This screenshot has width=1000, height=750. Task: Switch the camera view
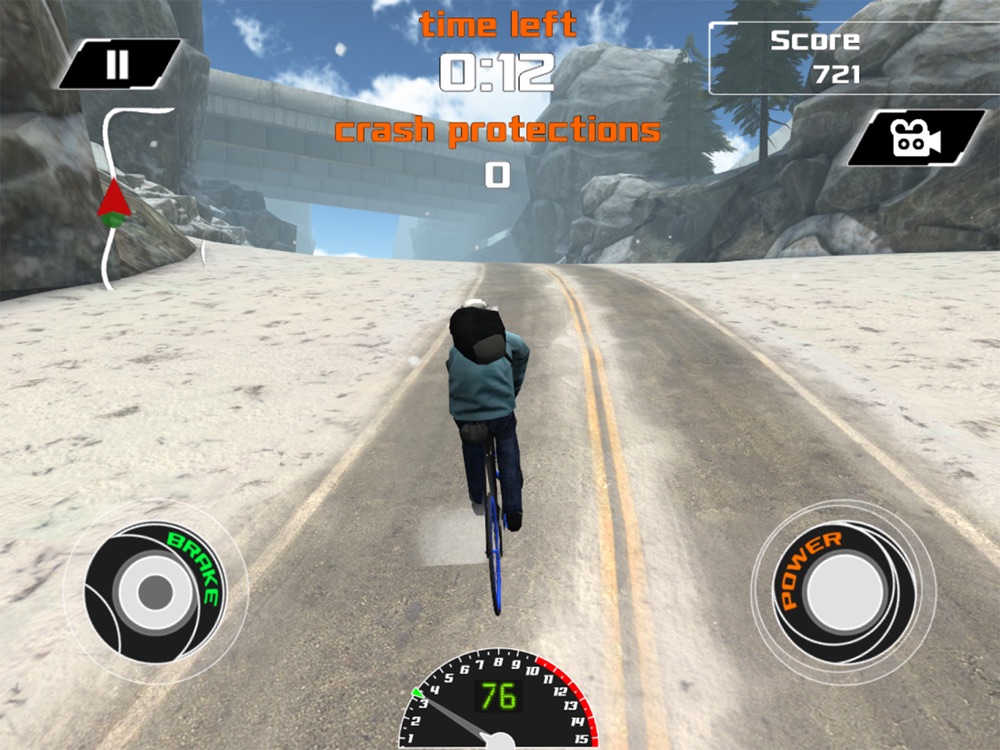click(x=916, y=138)
